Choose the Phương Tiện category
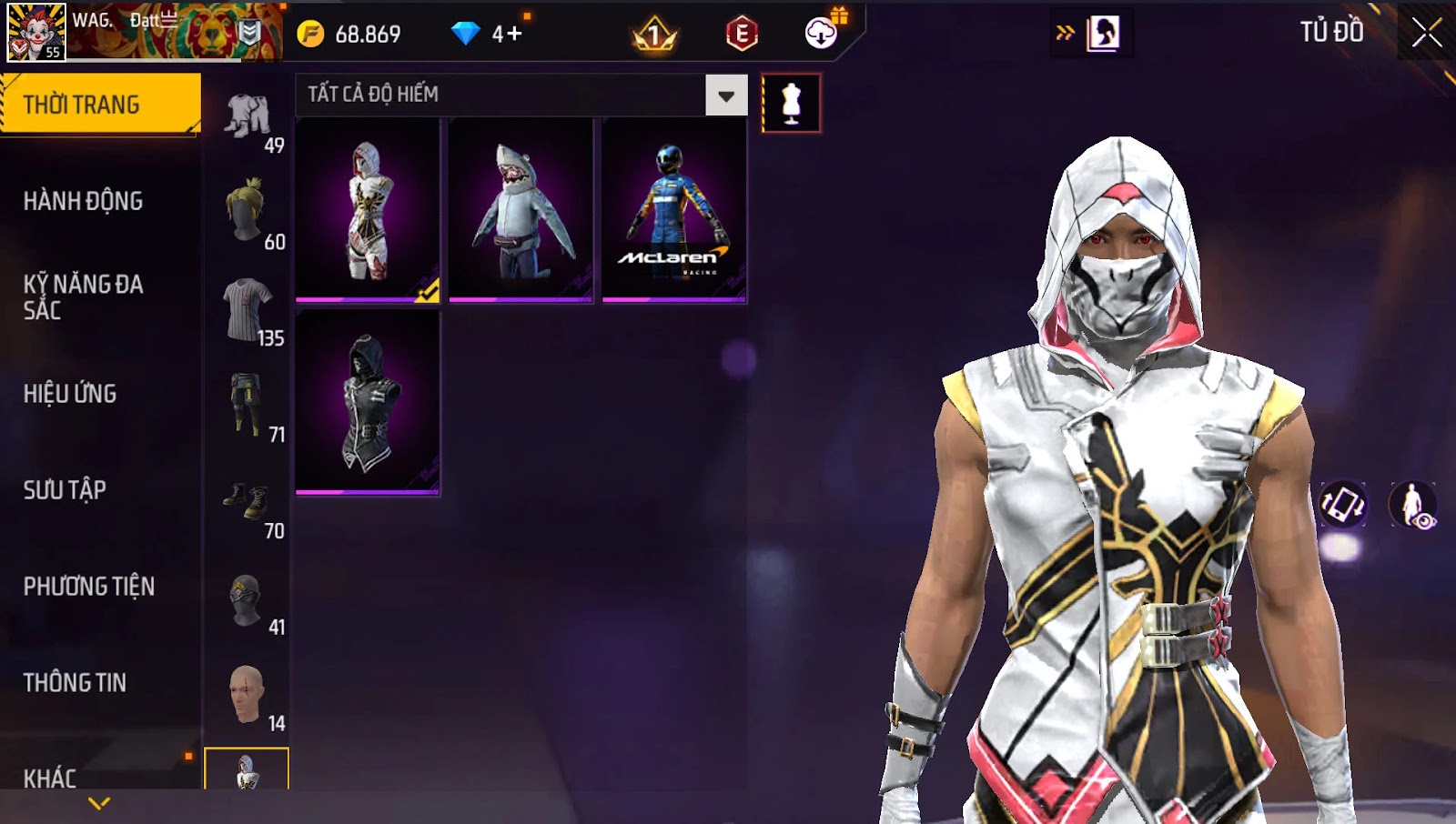This screenshot has width=1456, height=824. [89, 587]
